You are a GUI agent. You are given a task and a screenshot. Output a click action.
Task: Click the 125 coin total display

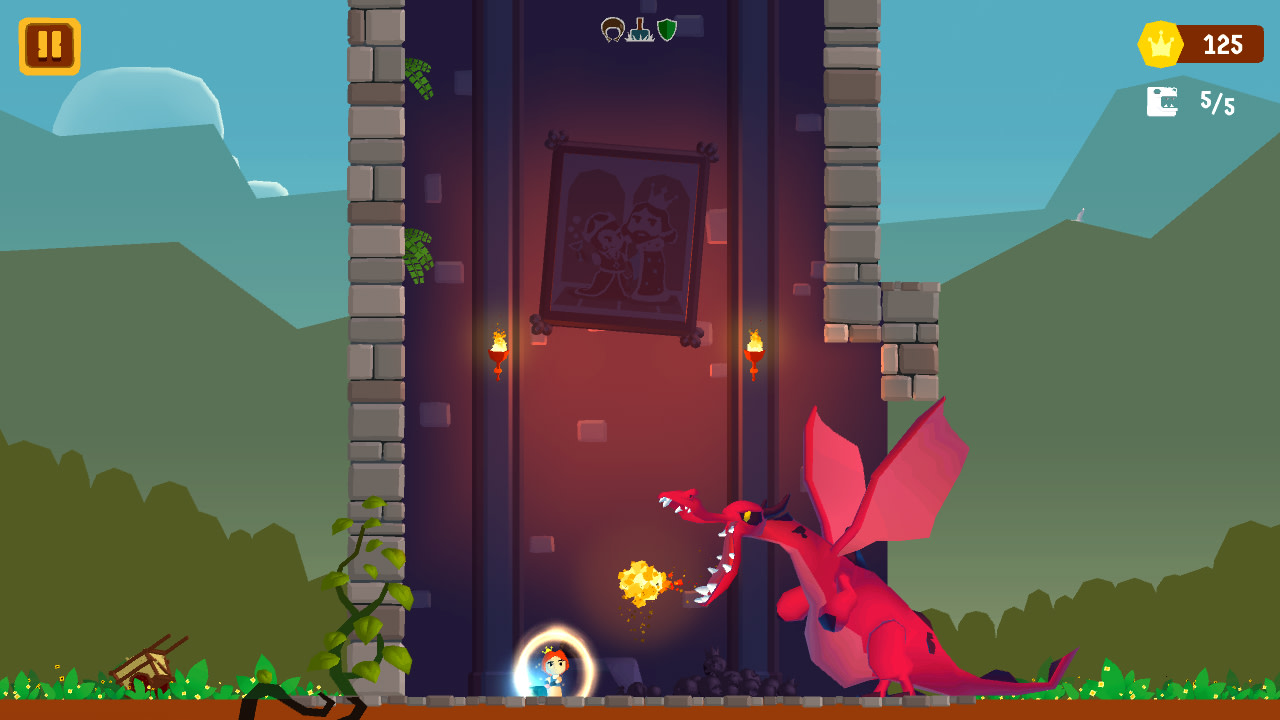1222,42
